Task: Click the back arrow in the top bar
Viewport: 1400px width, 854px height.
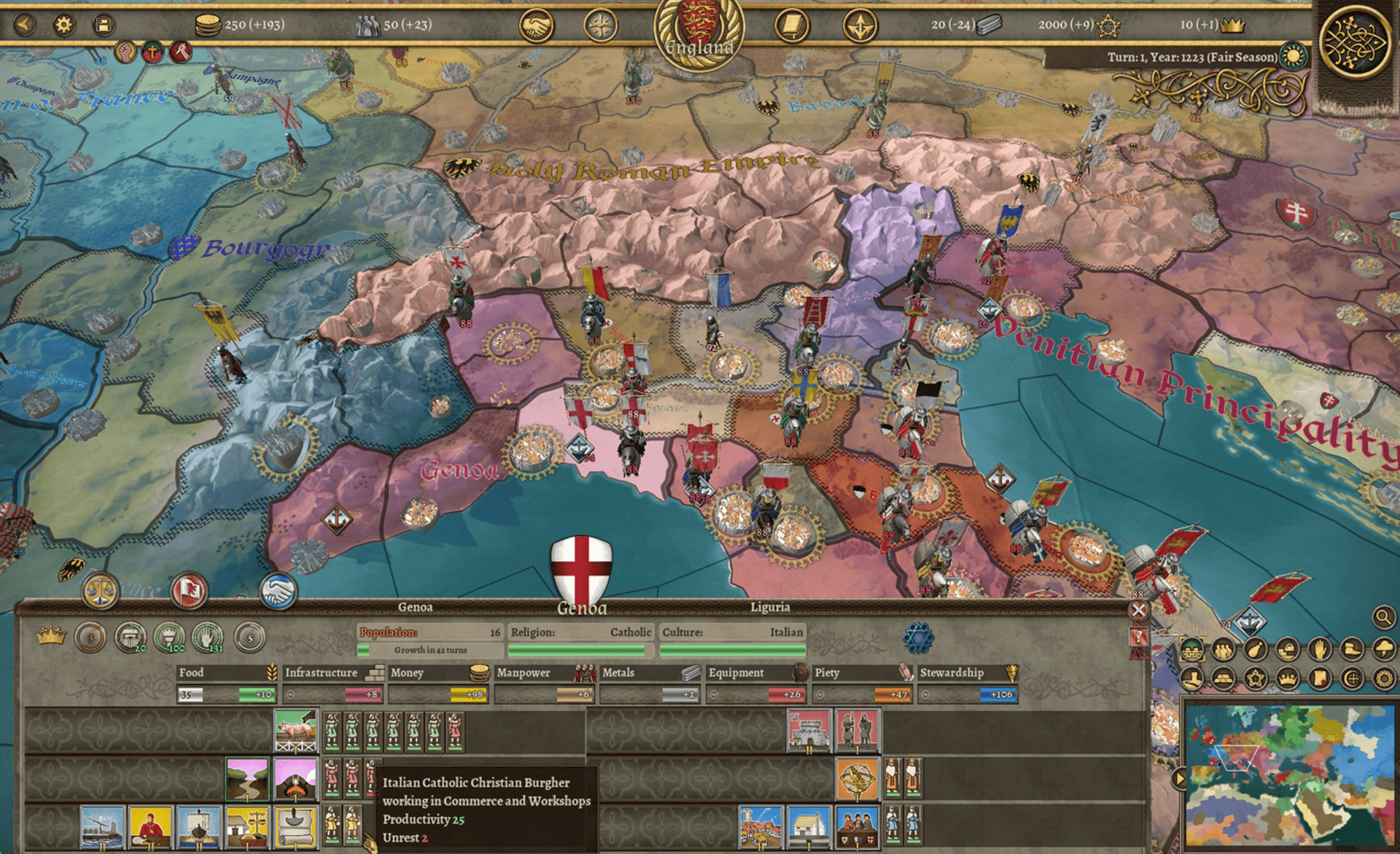Action: [25, 25]
